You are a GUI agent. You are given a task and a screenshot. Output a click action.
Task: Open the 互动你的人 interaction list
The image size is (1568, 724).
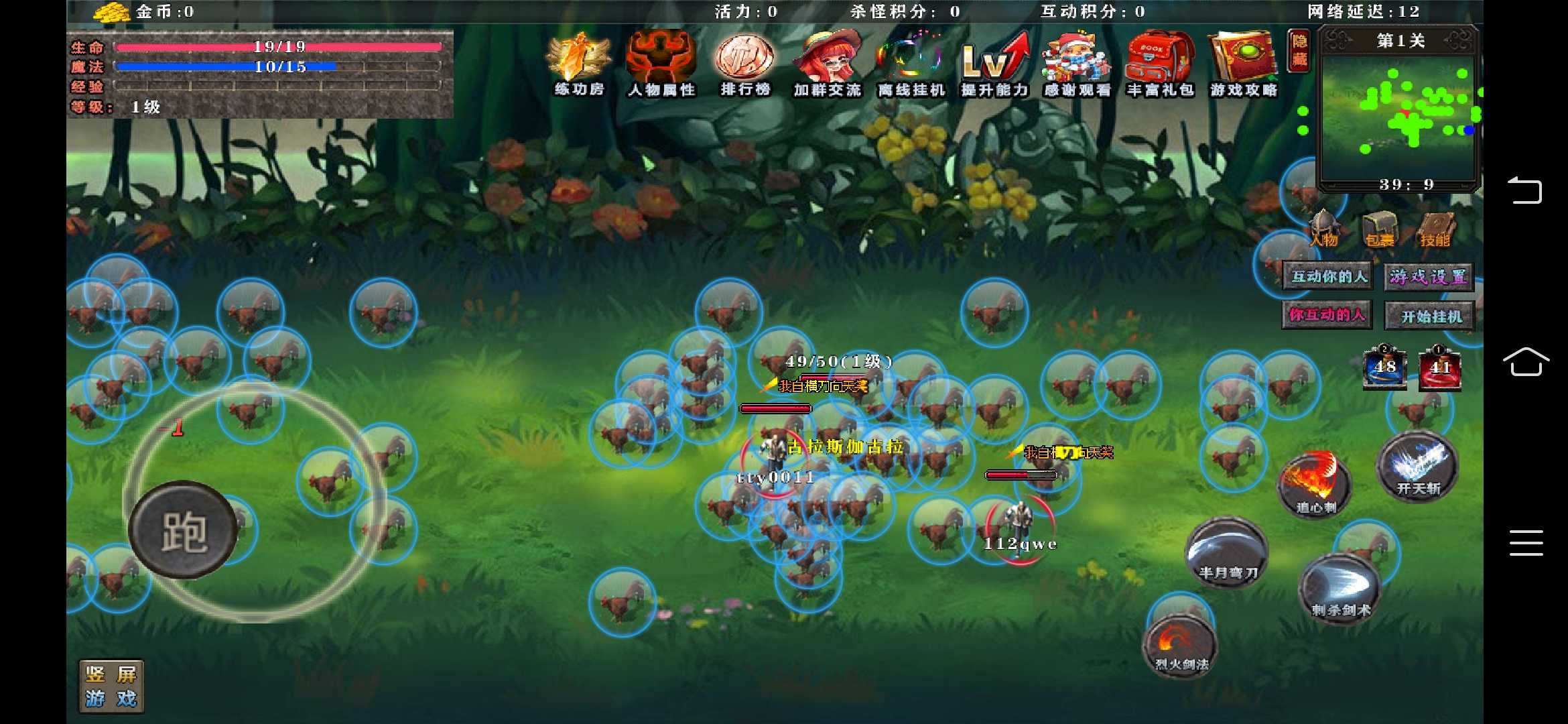click(x=1325, y=275)
